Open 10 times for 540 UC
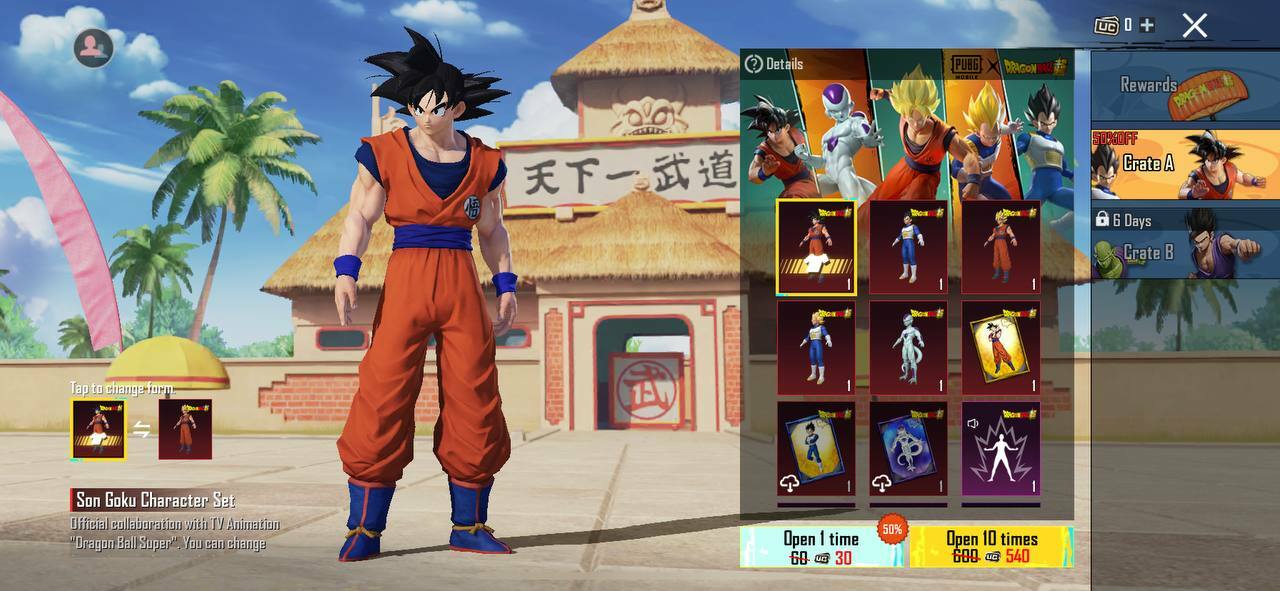Screen dimensions: 1280x591 point(991,548)
